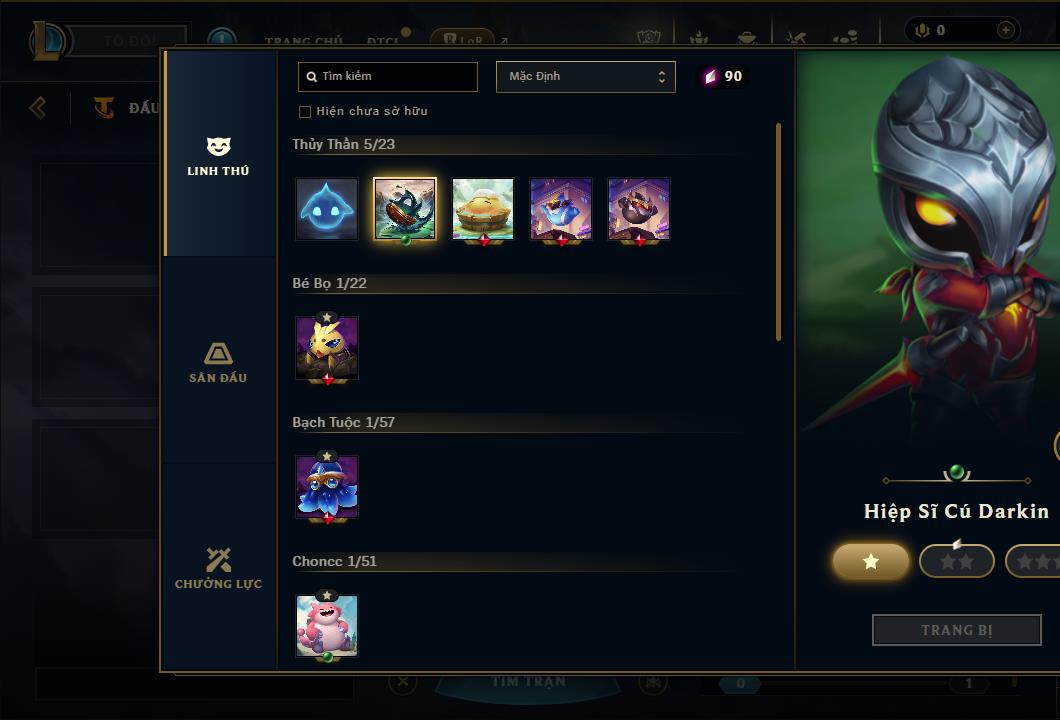Click the Tìm kiếm search field
The image size is (1060, 720).
(x=388, y=77)
